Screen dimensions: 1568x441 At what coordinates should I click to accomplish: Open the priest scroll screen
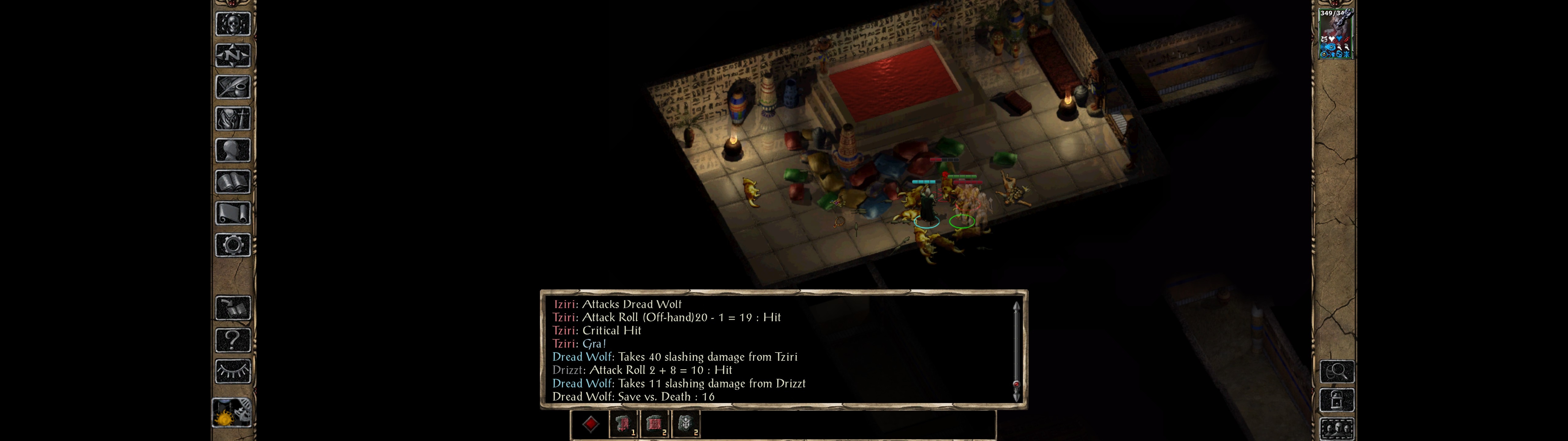(x=232, y=213)
